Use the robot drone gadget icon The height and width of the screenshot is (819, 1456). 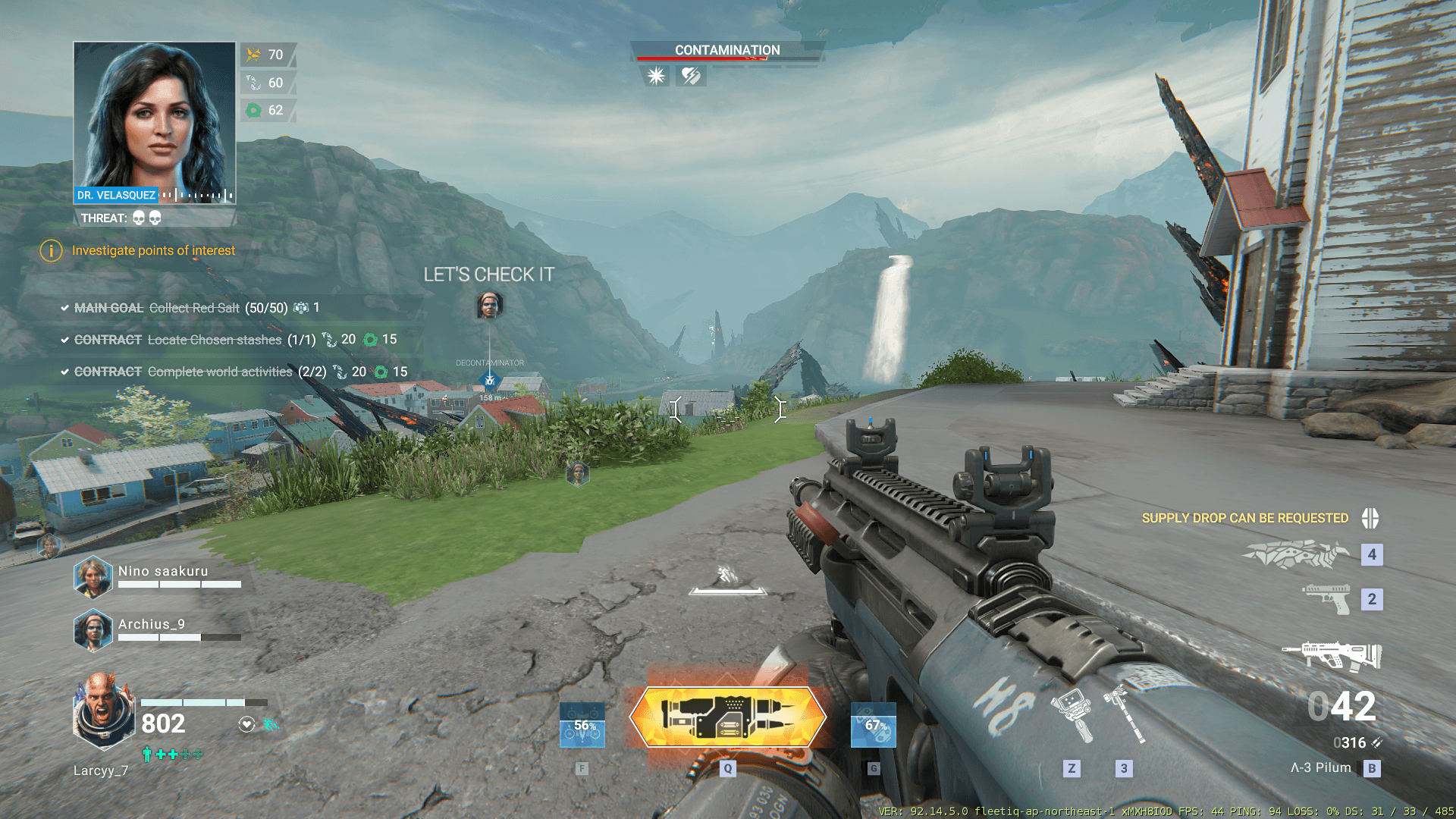coord(1072,714)
